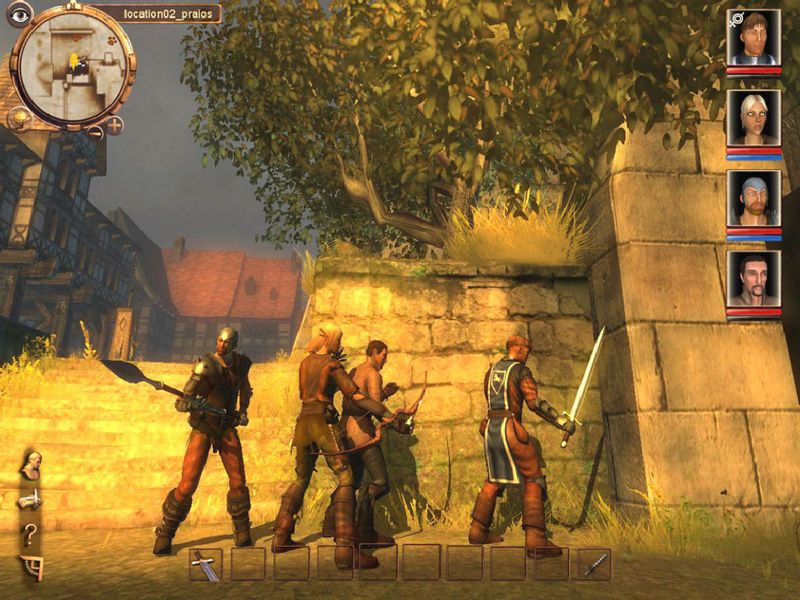Open the character bust icon
The width and height of the screenshot is (800, 600).
point(32,463)
